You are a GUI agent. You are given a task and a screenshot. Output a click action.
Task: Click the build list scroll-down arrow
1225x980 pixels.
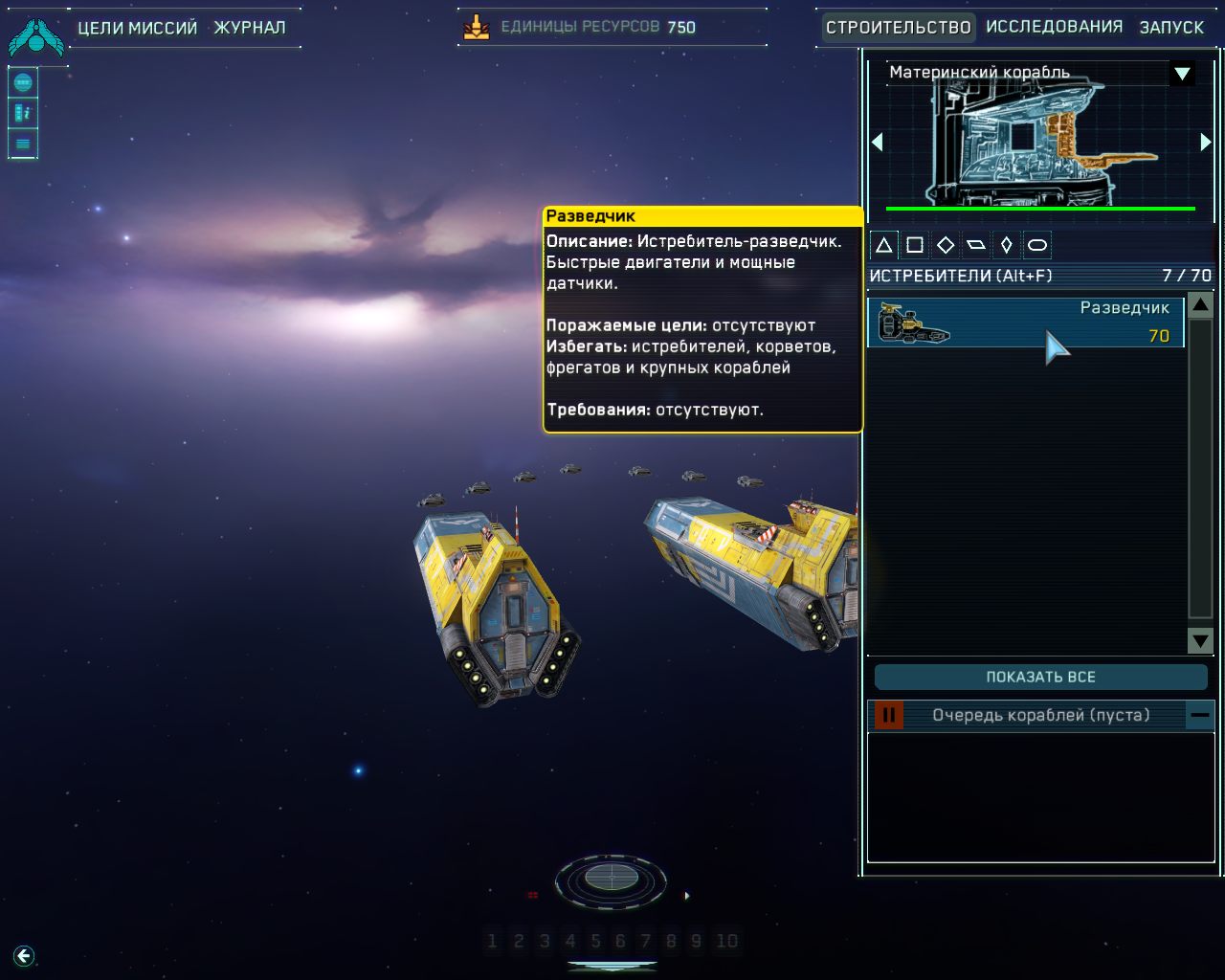pyautogui.click(x=1200, y=640)
